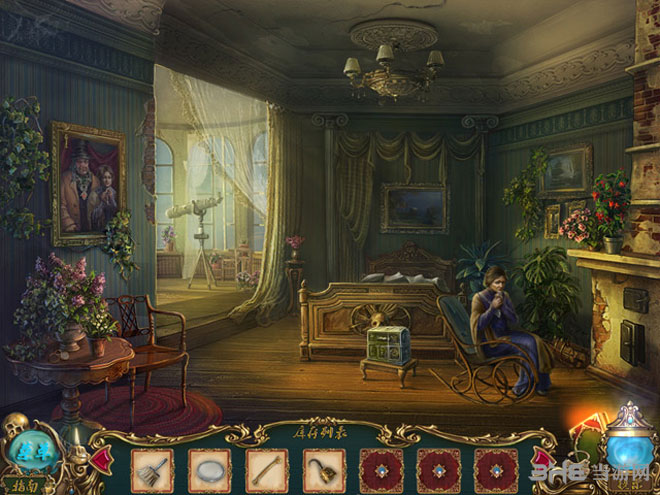Pick the bone stick inventory item

[x=267, y=470]
